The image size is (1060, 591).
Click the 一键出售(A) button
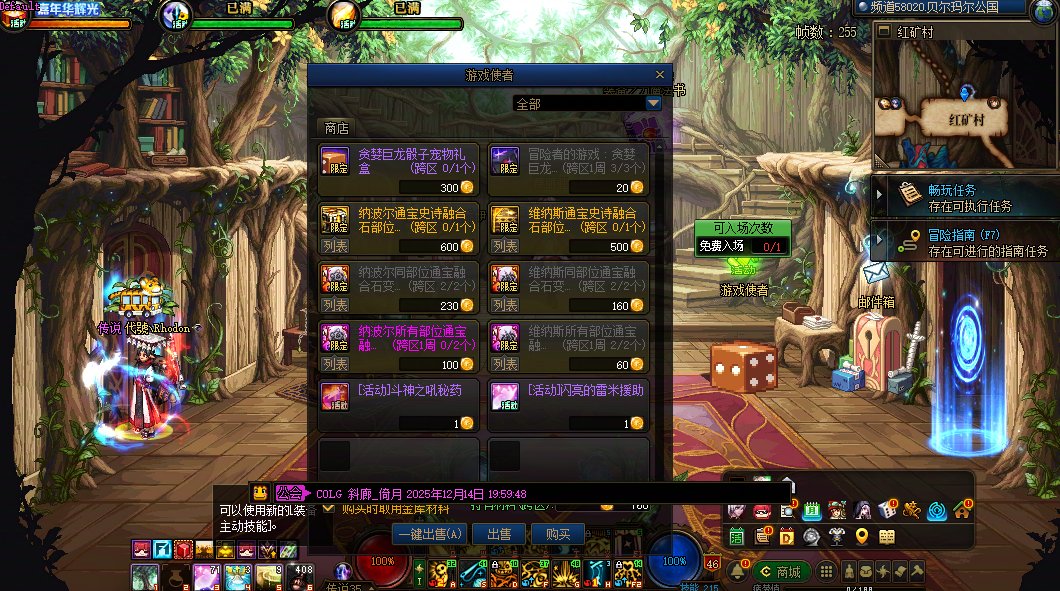(x=430, y=534)
